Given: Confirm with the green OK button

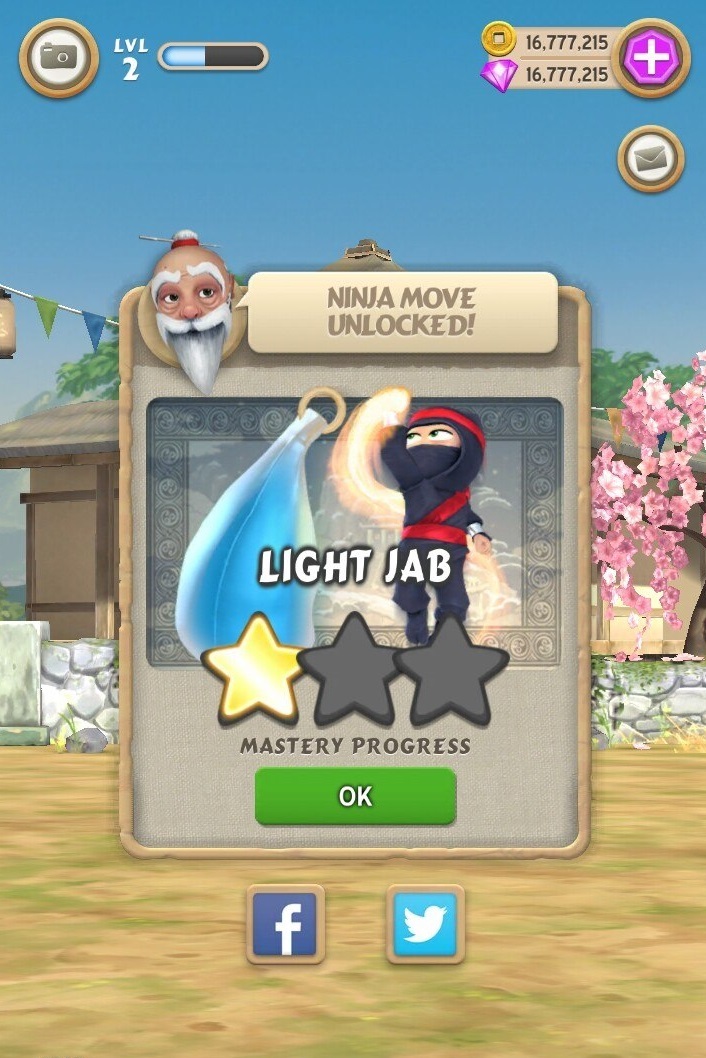Looking at the screenshot, I should point(355,796).
